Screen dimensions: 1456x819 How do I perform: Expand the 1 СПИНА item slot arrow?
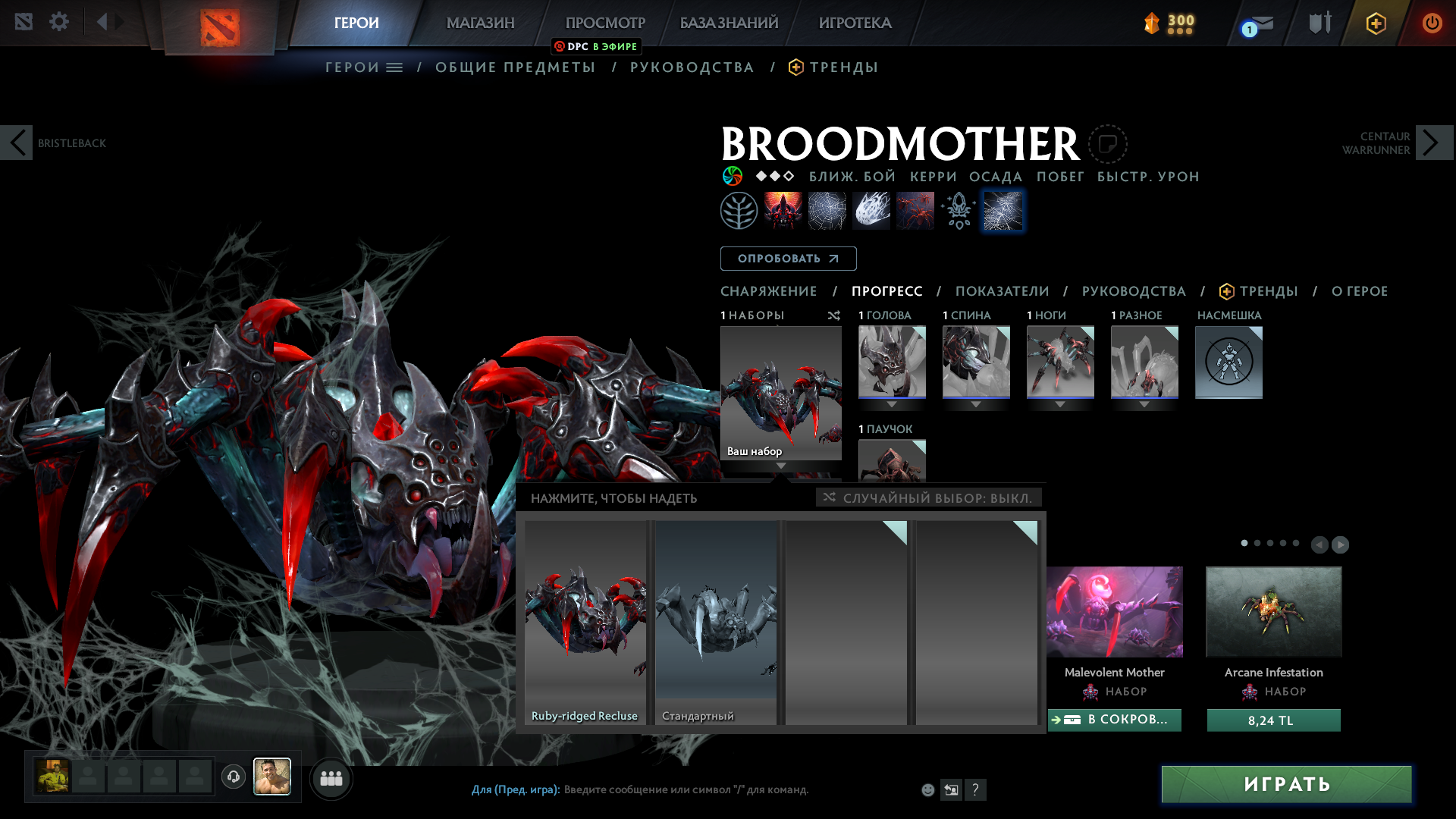[976, 404]
